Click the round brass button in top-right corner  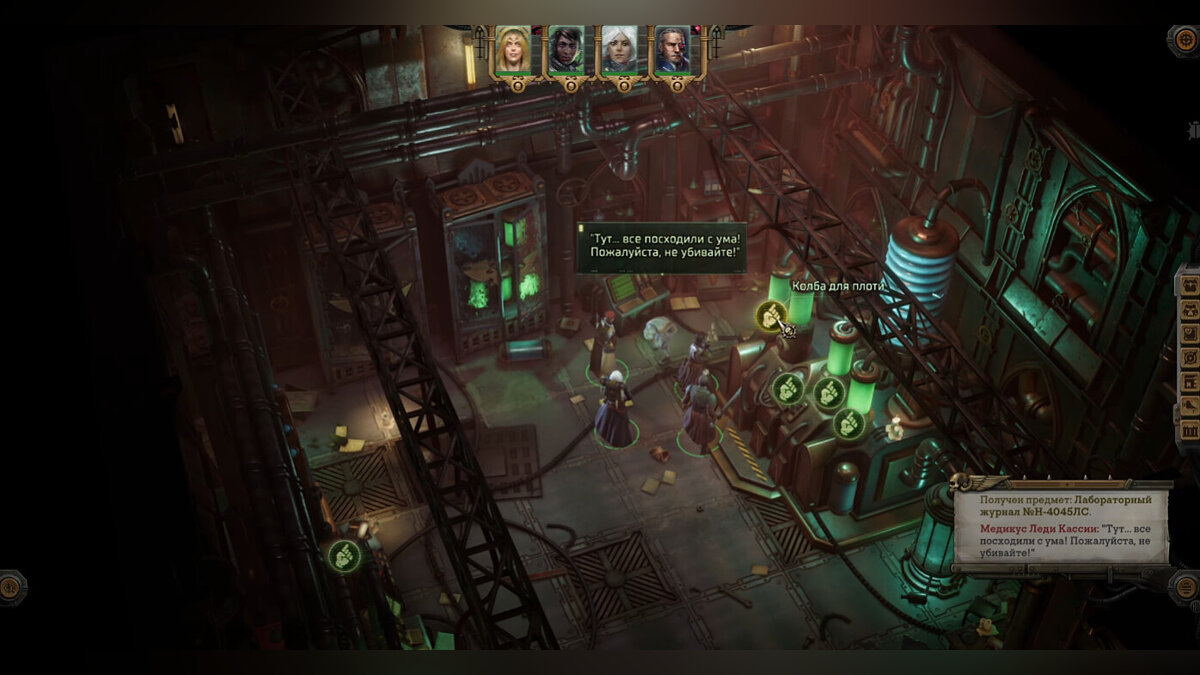pyautogui.click(x=1183, y=41)
